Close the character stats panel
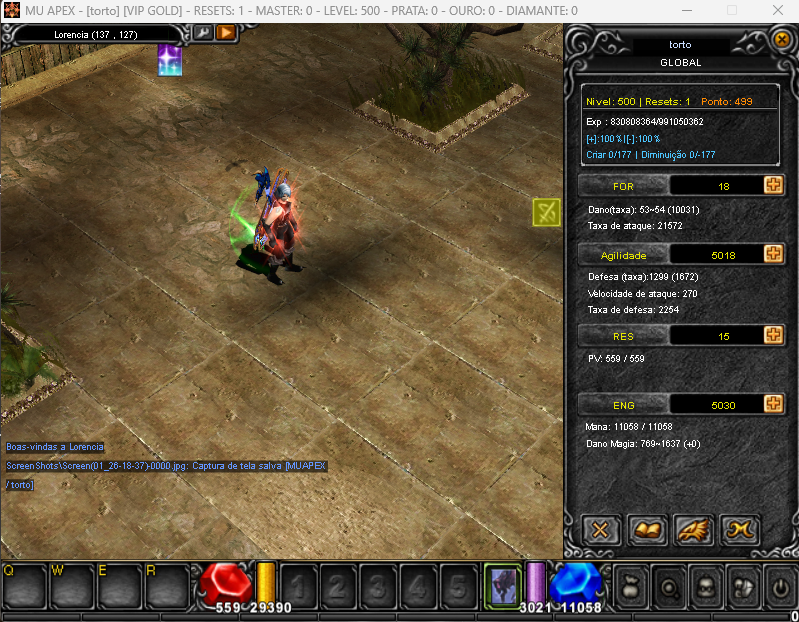The height and width of the screenshot is (622, 799). click(782, 40)
